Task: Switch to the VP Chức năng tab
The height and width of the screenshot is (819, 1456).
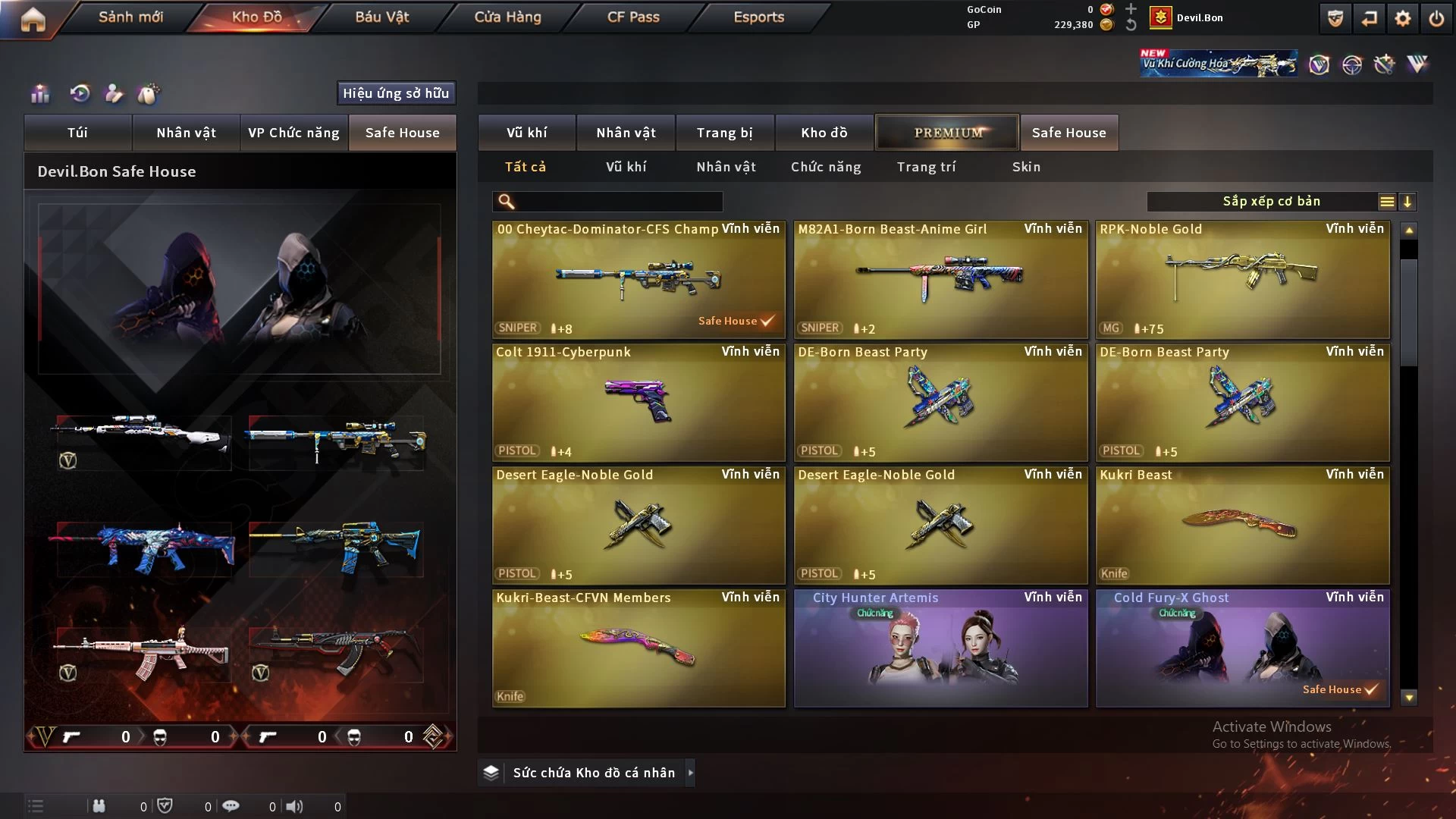Action: 293,133
